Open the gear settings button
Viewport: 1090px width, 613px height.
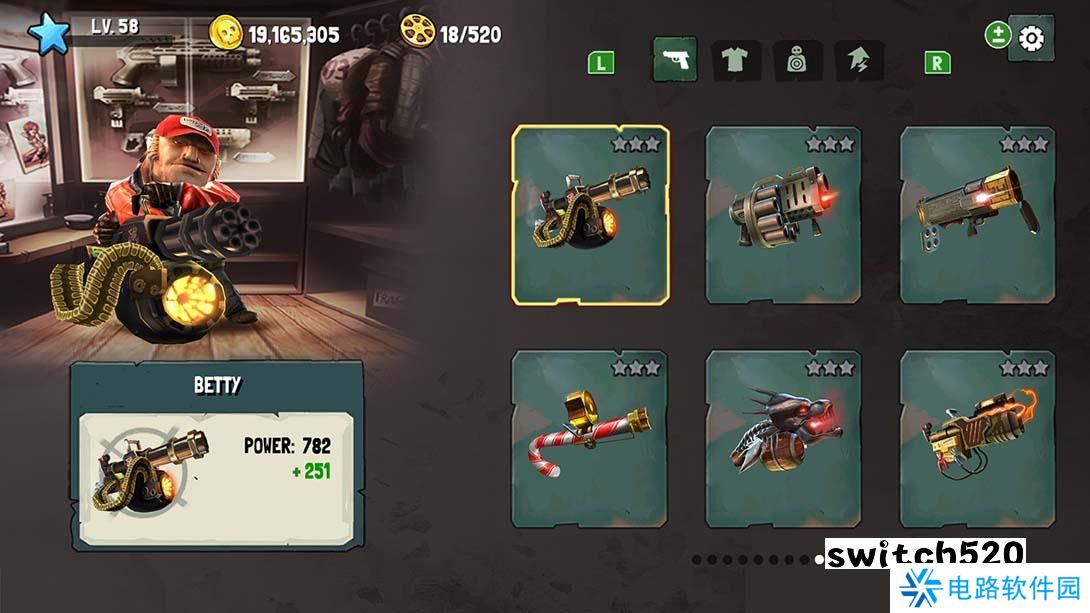(1030, 39)
